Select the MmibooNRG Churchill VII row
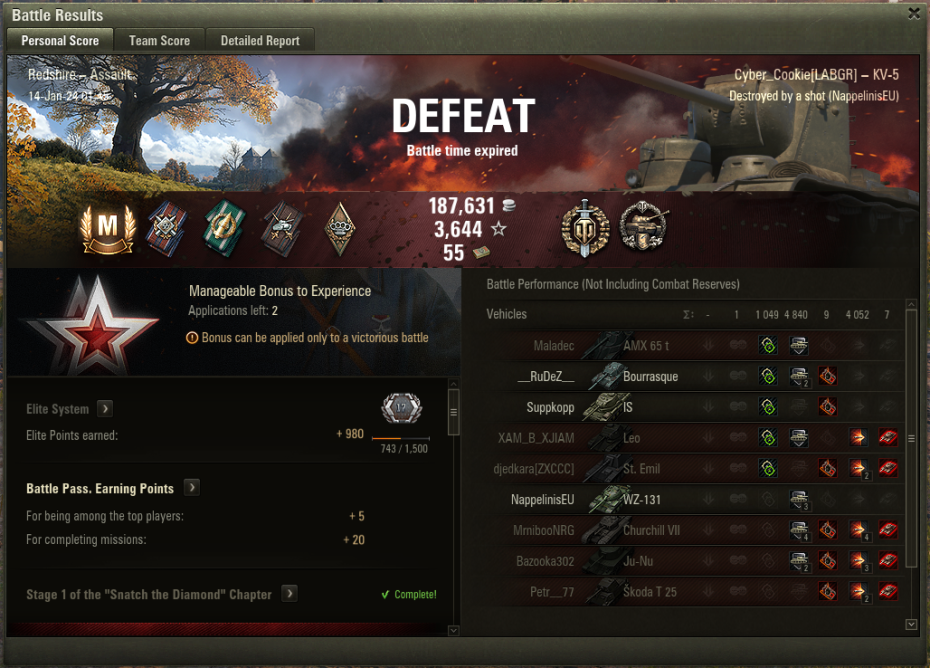The height and width of the screenshot is (668, 930). pyautogui.click(x=690, y=530)
